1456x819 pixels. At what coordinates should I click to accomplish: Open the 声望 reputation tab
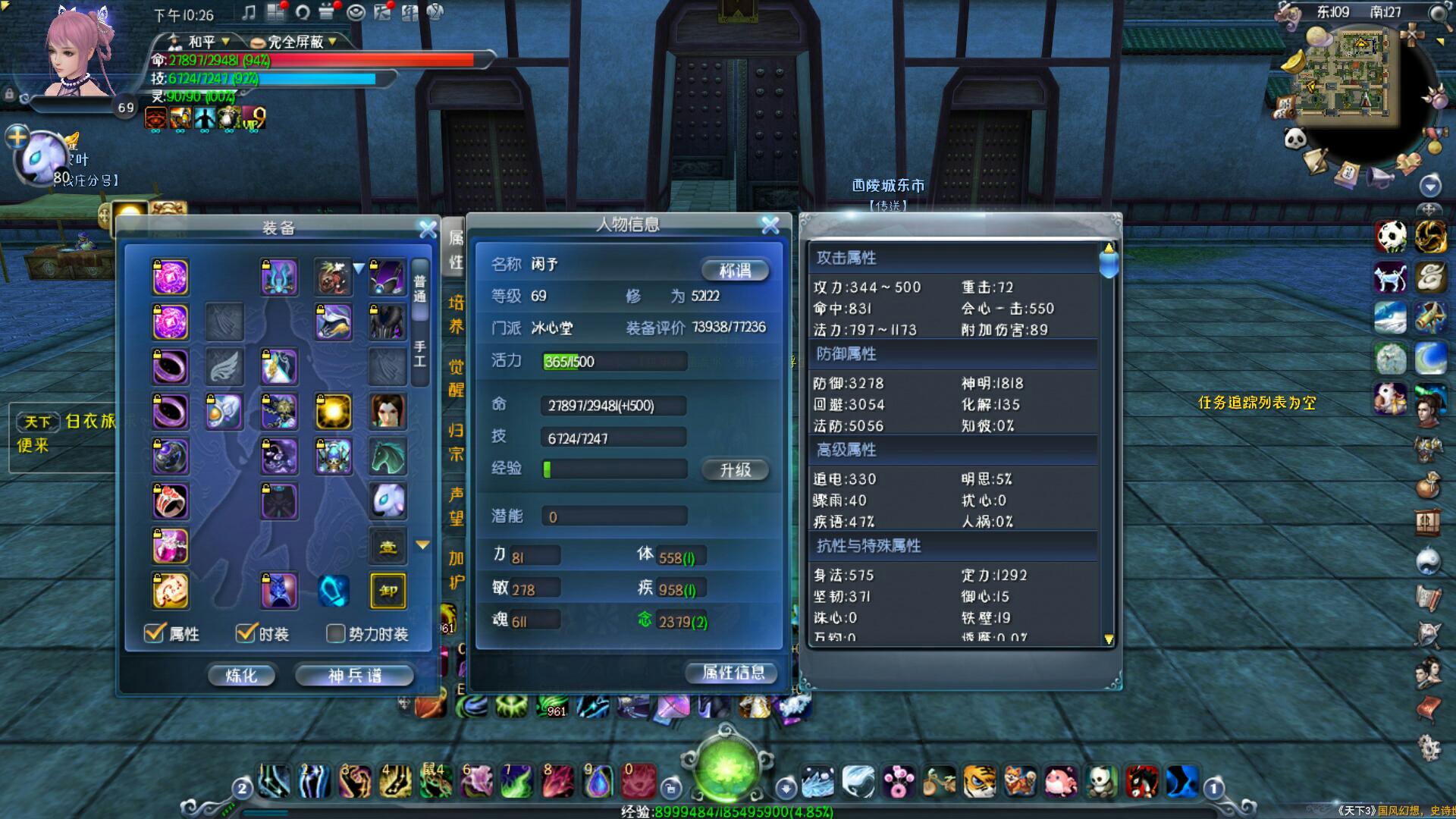coord(456,506)
